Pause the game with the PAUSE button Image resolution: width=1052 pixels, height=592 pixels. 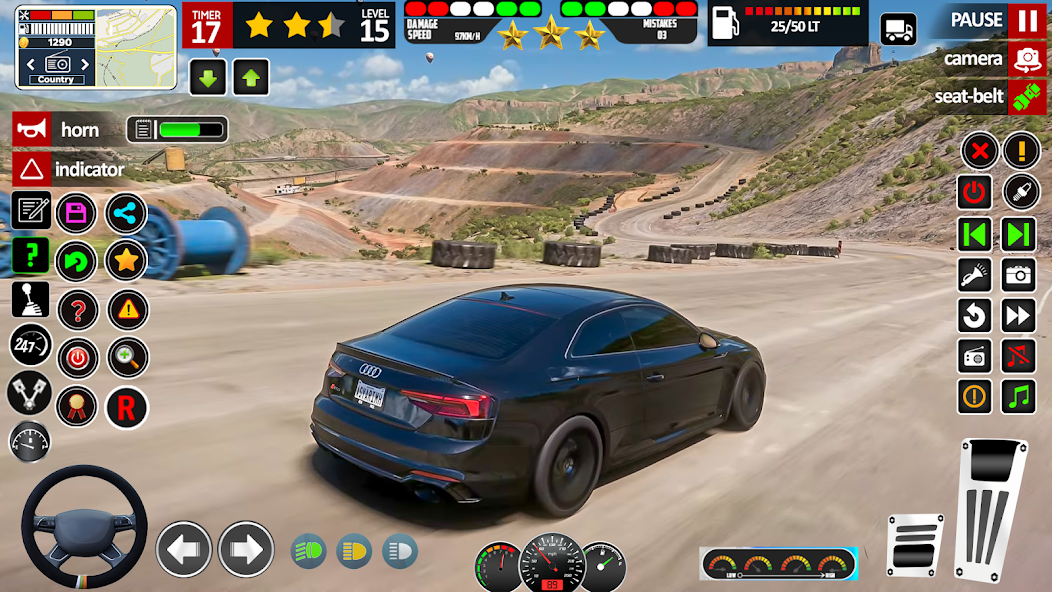(1027, 20)
